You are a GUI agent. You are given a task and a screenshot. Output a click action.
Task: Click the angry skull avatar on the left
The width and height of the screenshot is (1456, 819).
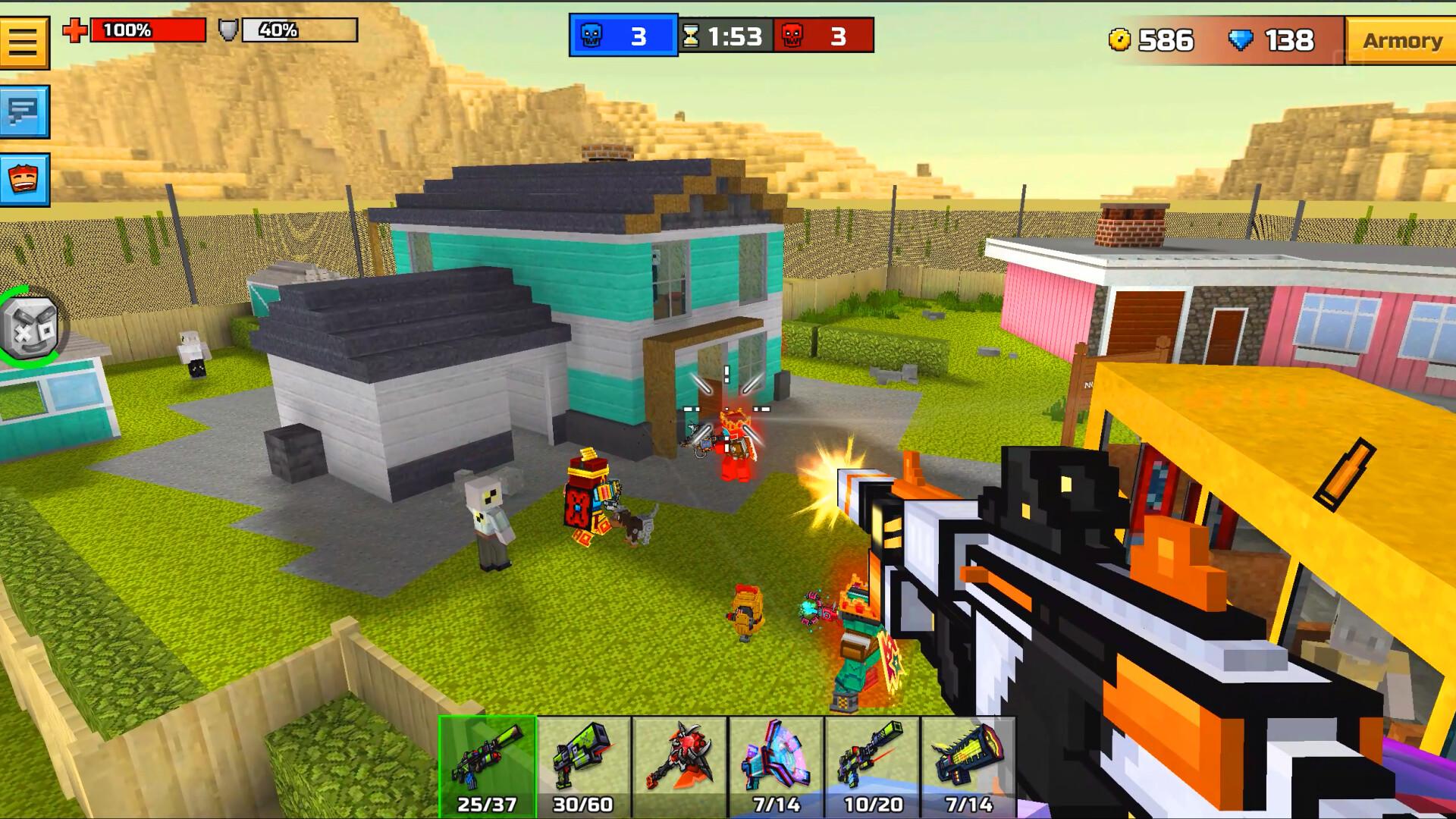coord(32,328)
